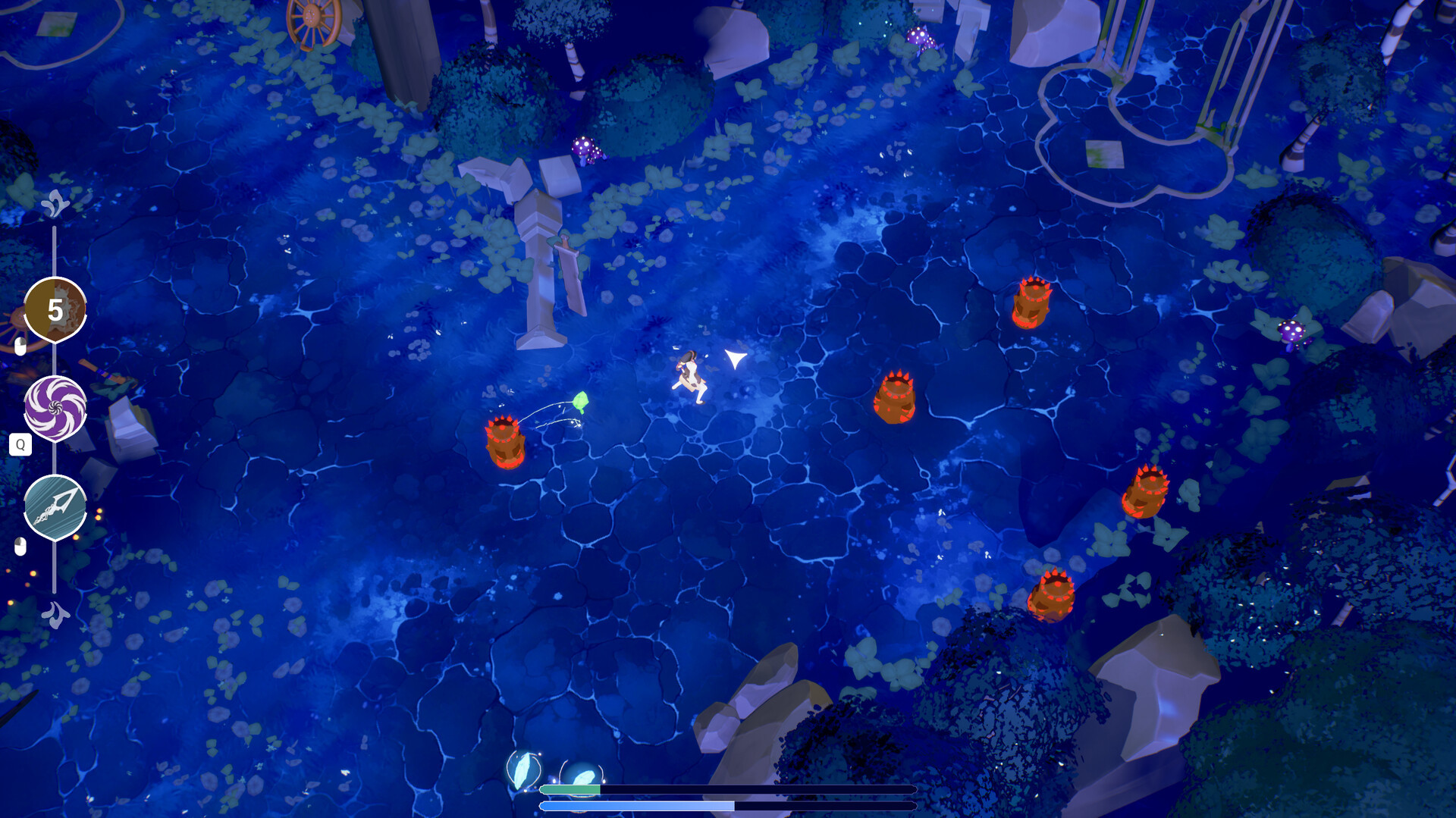Image resolution: width=1456 pixels, height=818 pixels.
Task: Click the upright glowing crystal charge icon
Action: (x=523, y=769)
